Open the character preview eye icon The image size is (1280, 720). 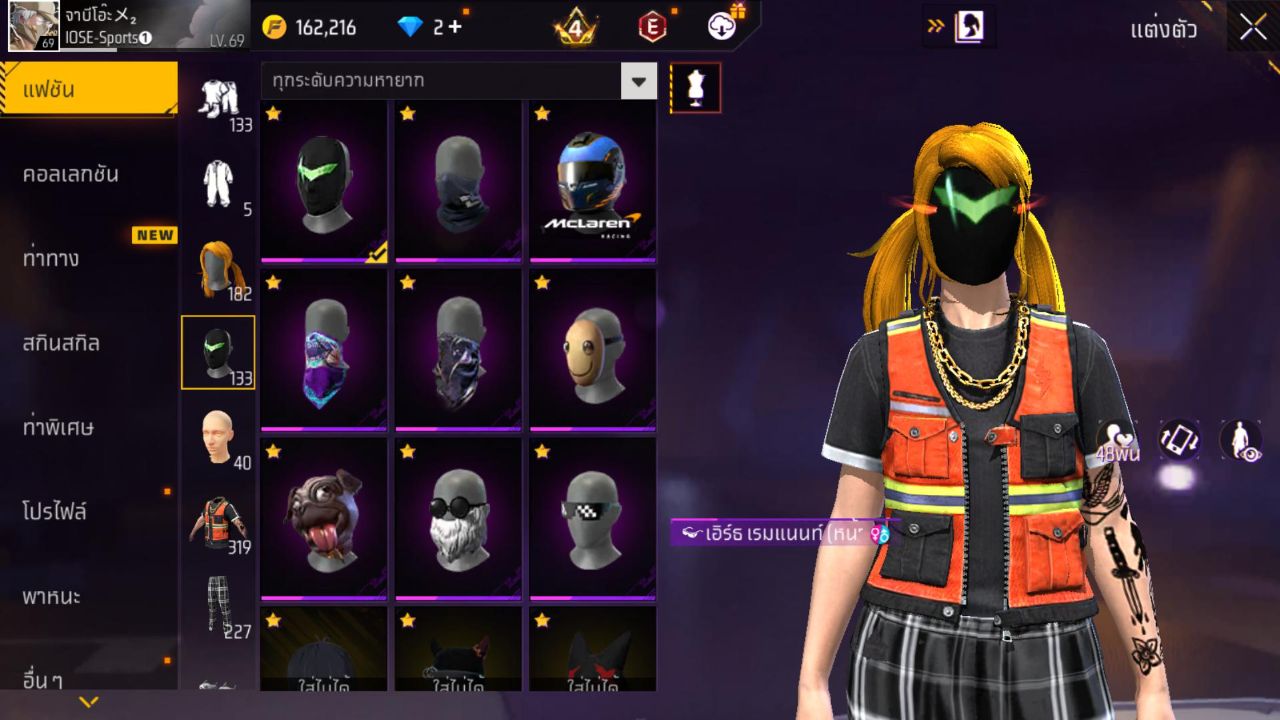click(1238, 440)
